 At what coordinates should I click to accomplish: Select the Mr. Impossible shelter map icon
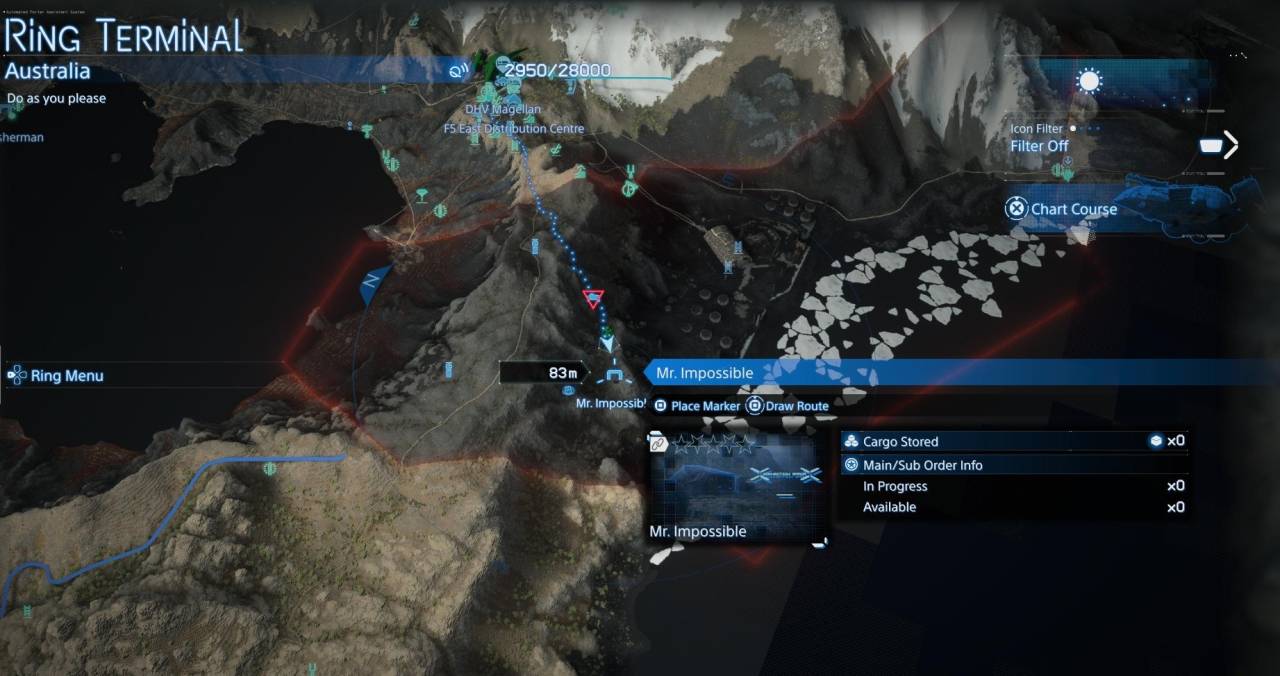coord(612,378)
